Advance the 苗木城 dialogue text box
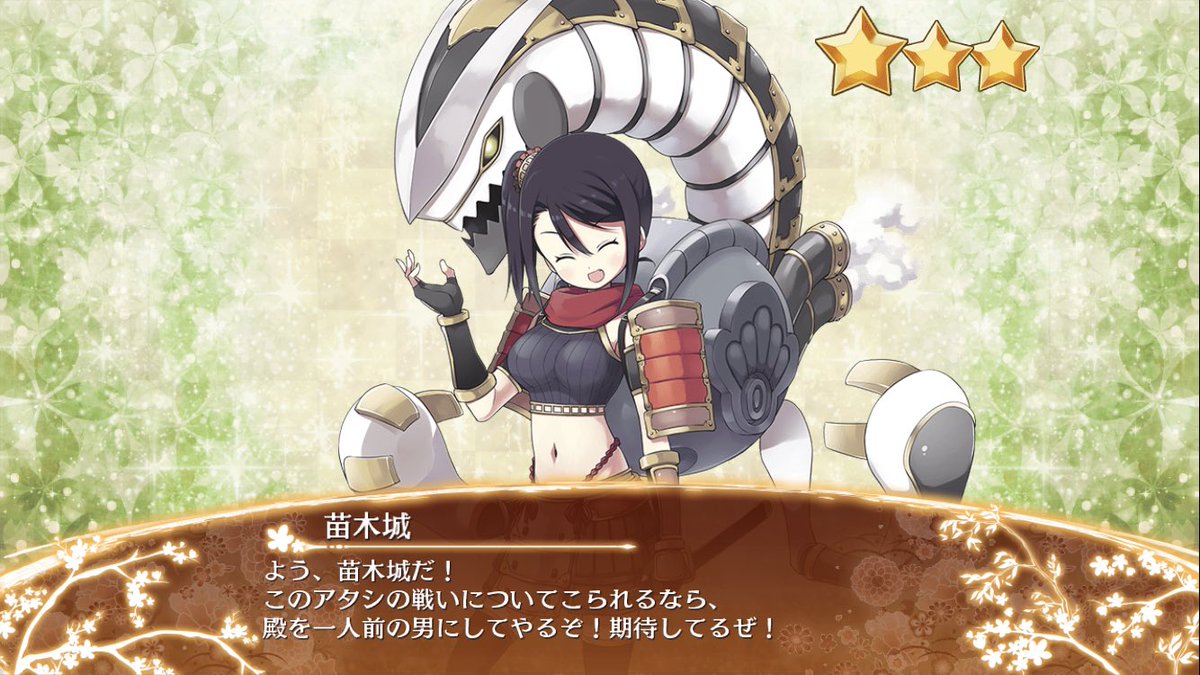Viewport: 1200px width, 675px height. [x=600, y=600]
